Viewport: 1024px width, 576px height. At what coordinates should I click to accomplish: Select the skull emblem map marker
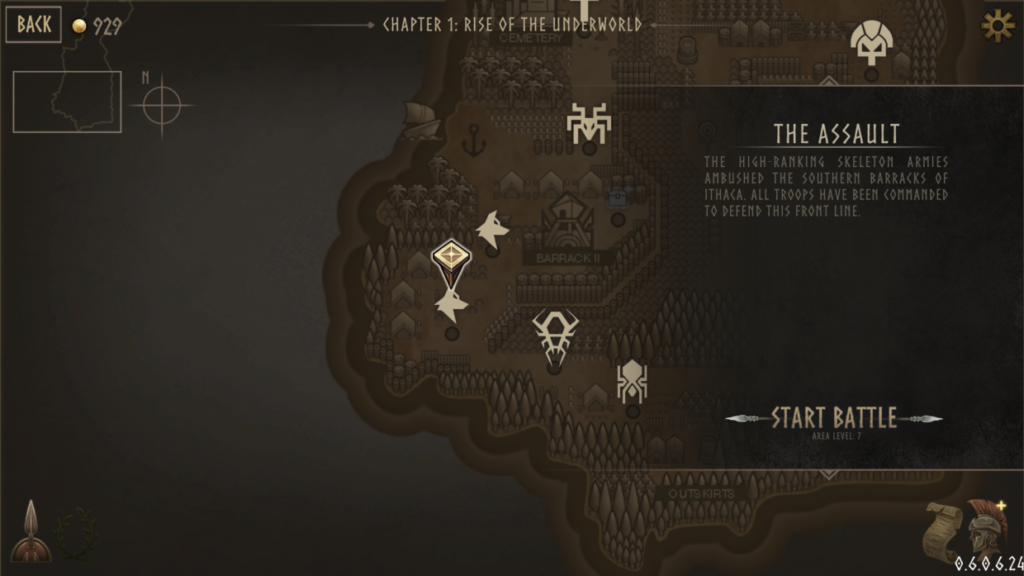pyautogui.click(x=871, y=42)
